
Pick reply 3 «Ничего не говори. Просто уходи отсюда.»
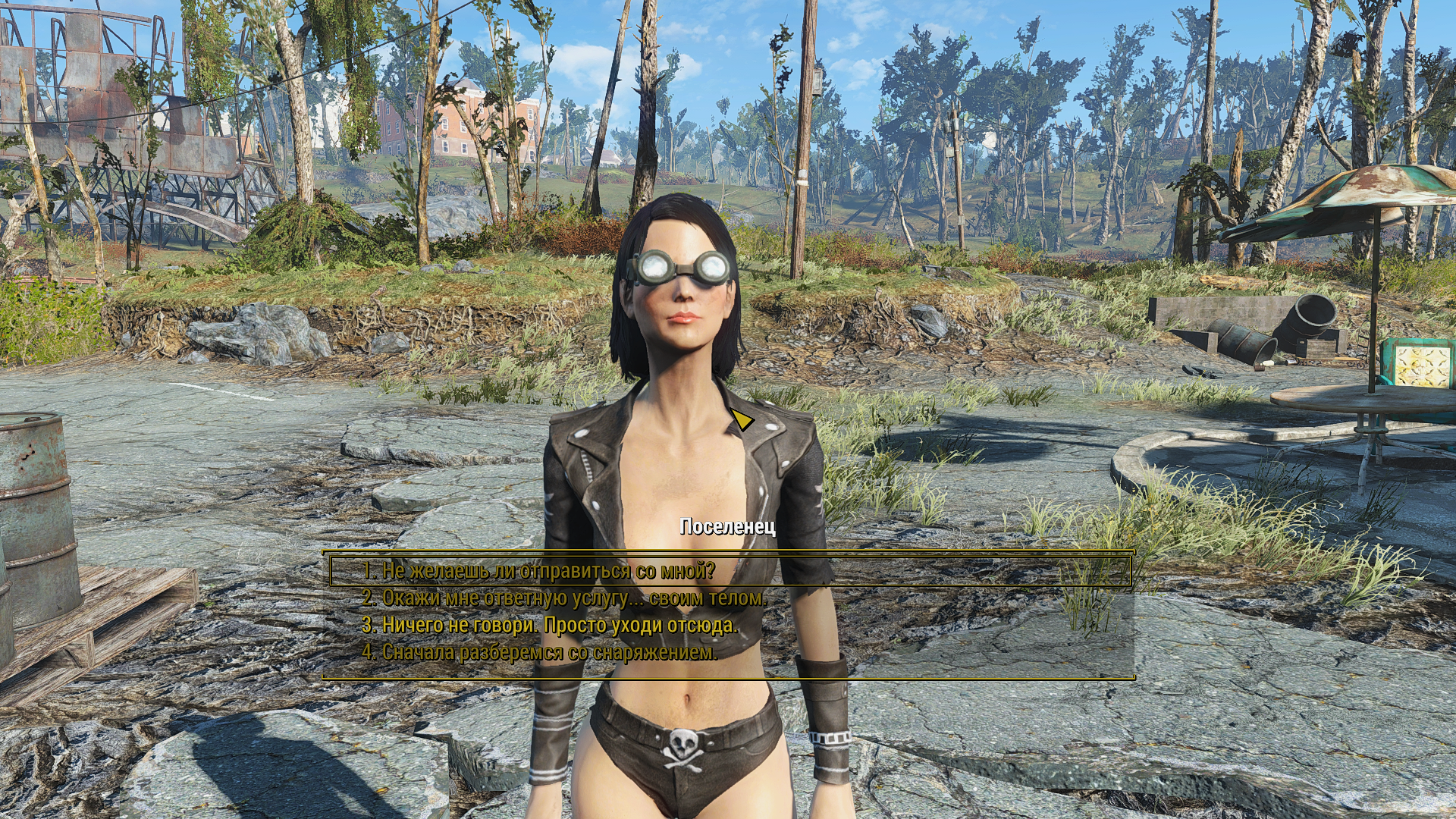pos(549,626)
